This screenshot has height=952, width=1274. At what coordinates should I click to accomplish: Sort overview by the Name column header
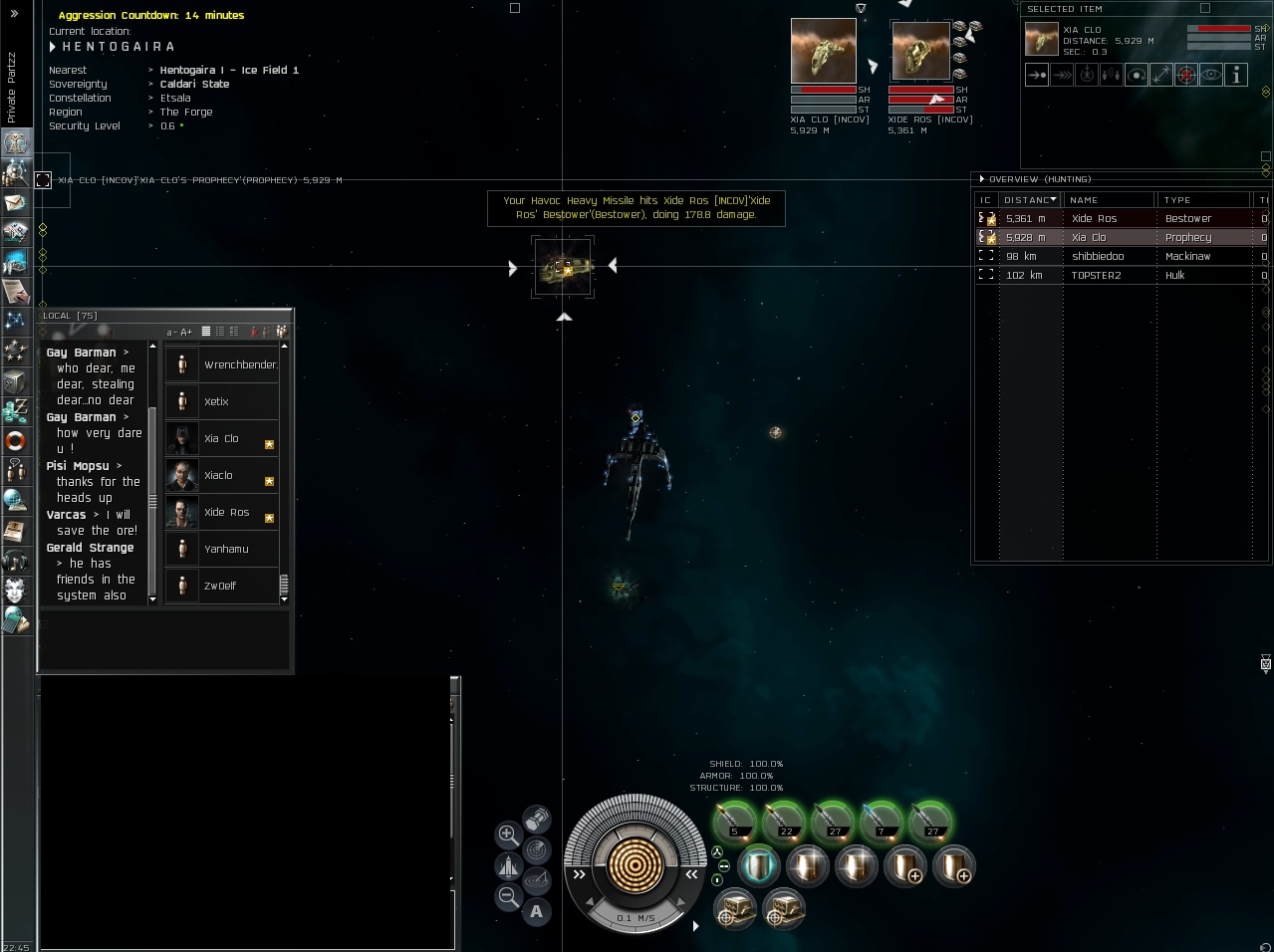tap(1106, 200)
